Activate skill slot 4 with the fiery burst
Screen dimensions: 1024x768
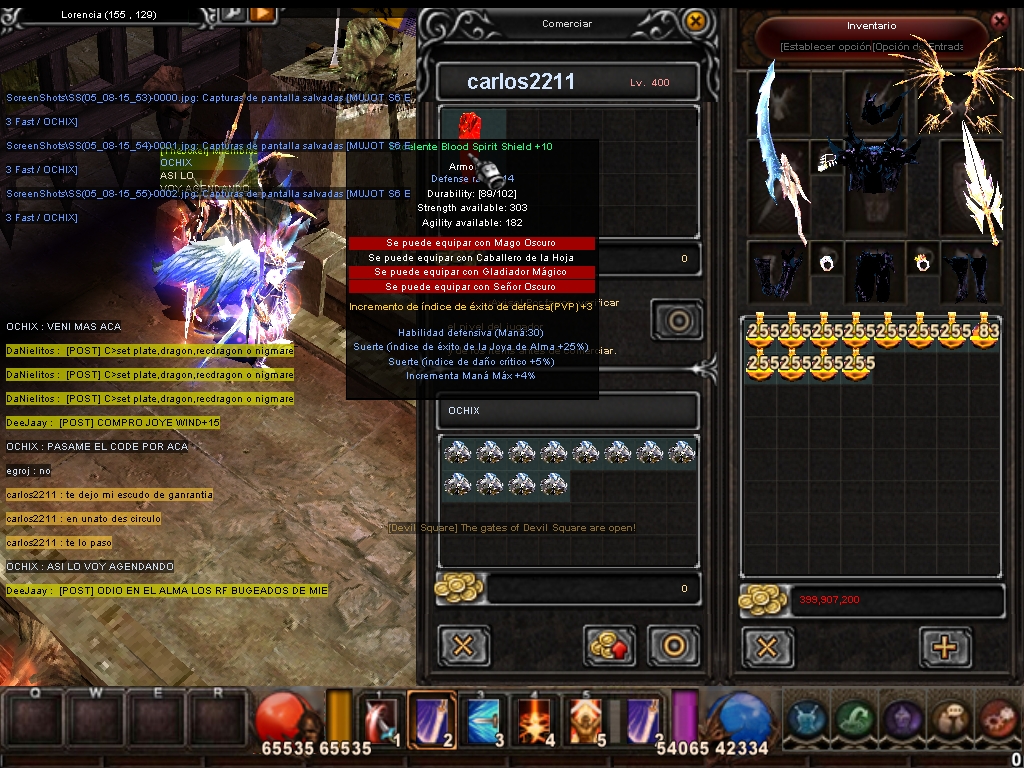tap(534, 719)
